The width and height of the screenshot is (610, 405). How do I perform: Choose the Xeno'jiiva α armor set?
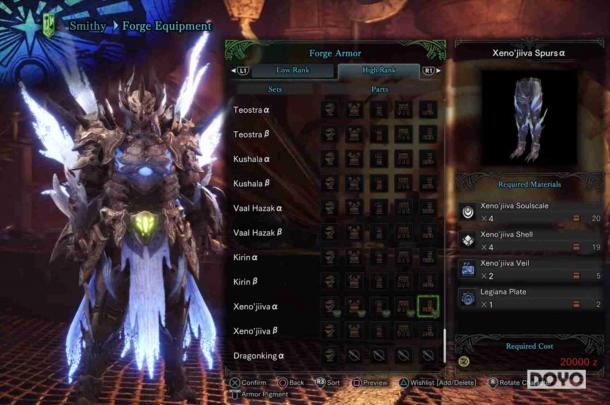pos(255,307)
